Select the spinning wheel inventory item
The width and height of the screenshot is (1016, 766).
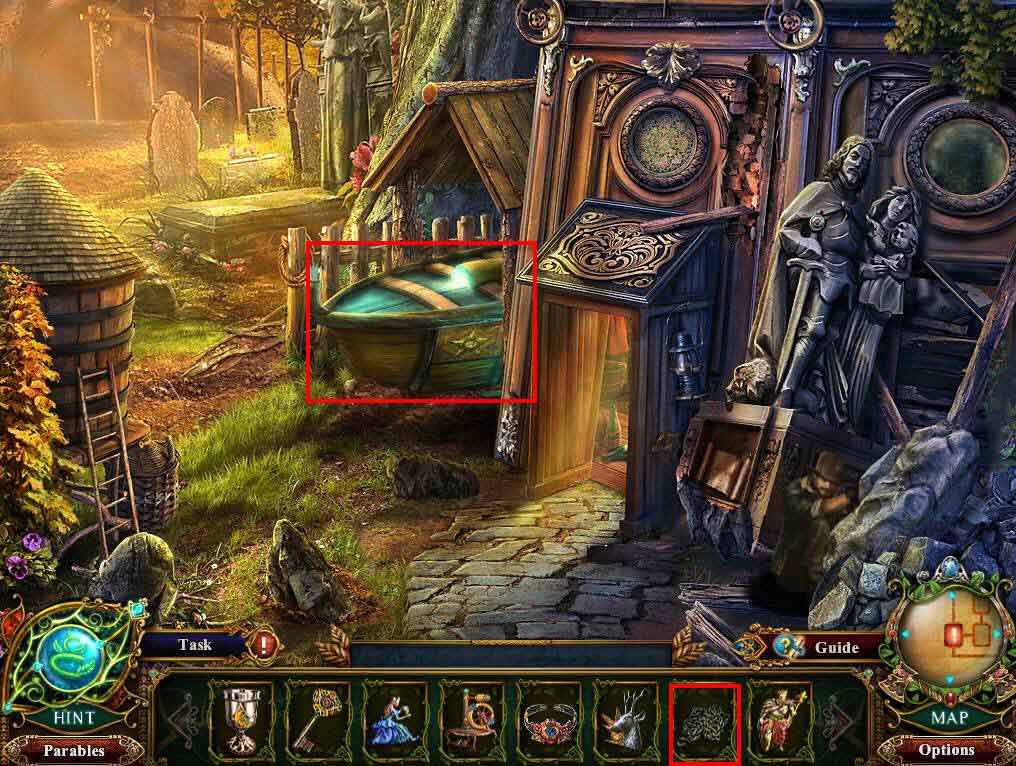tap(472, 720)
